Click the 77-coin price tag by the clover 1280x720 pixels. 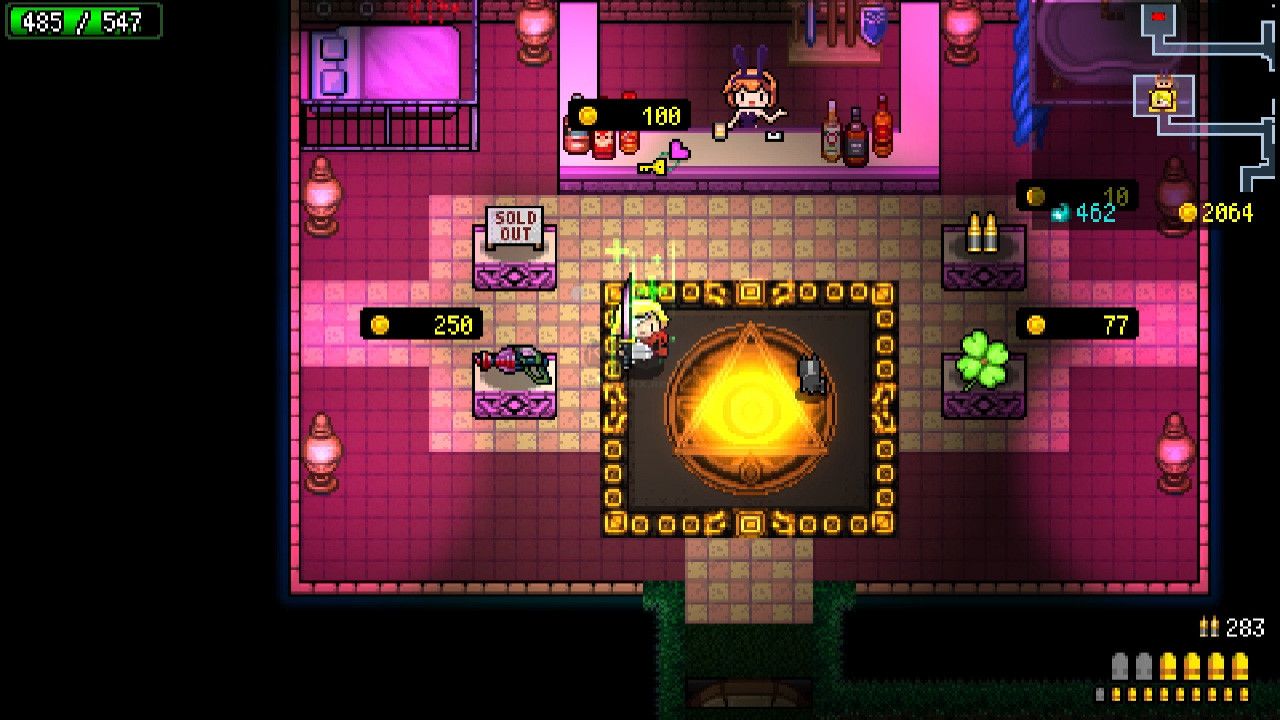(x=1075, y=325)
